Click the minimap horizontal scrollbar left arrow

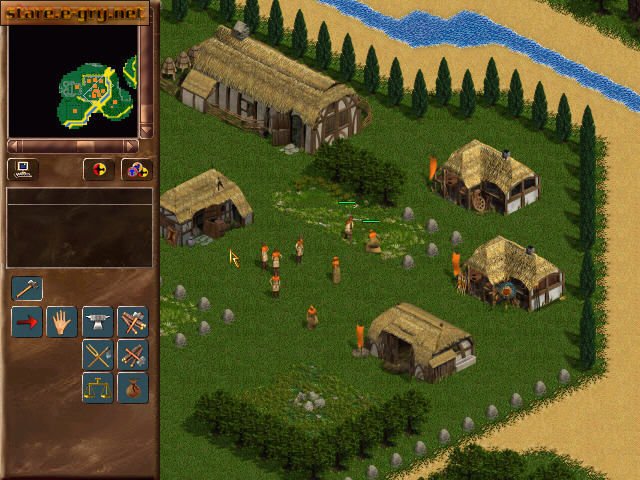pyautogui.click(x=13, y=146)
